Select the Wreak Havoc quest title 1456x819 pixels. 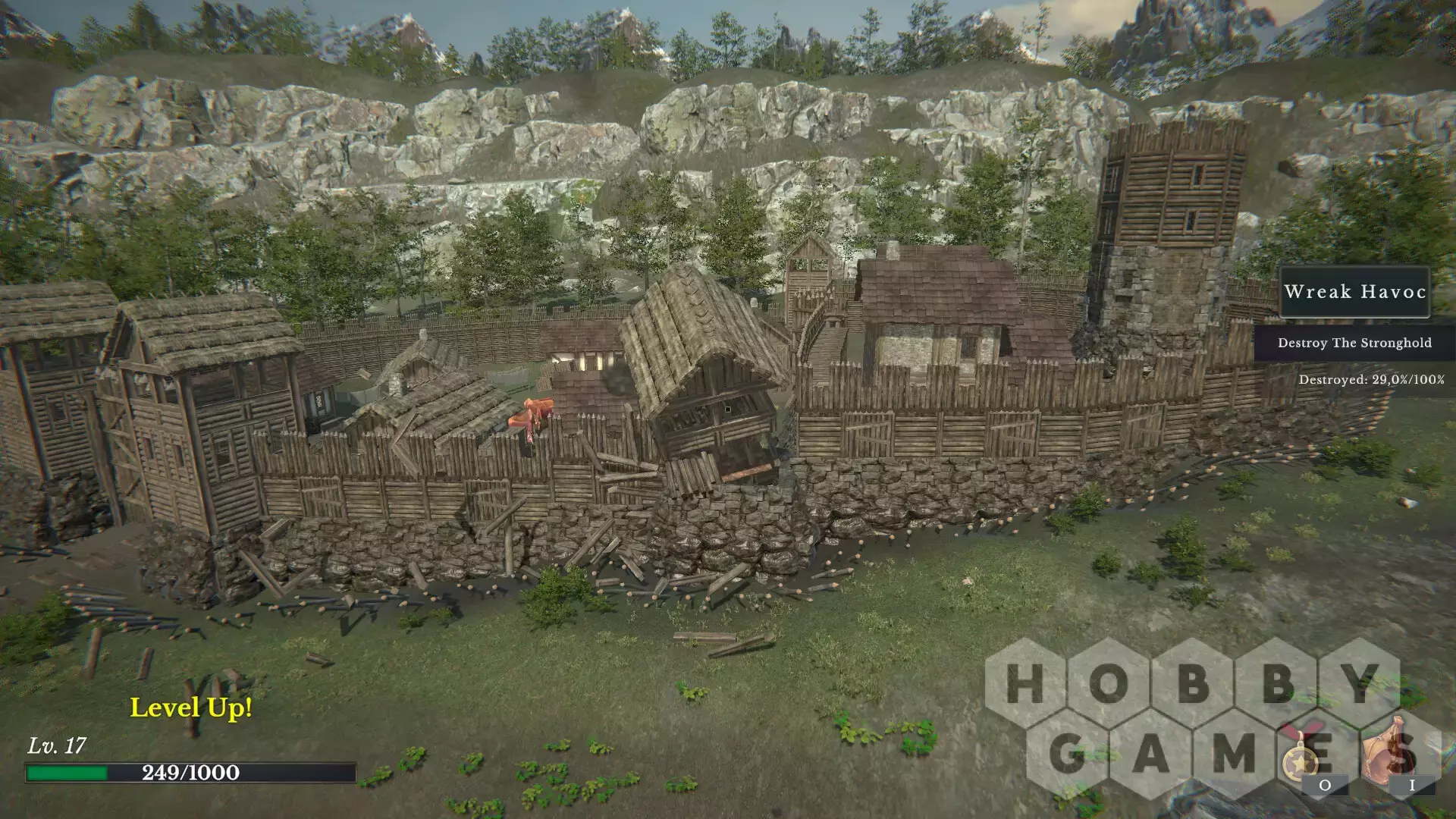(1354, 292)
